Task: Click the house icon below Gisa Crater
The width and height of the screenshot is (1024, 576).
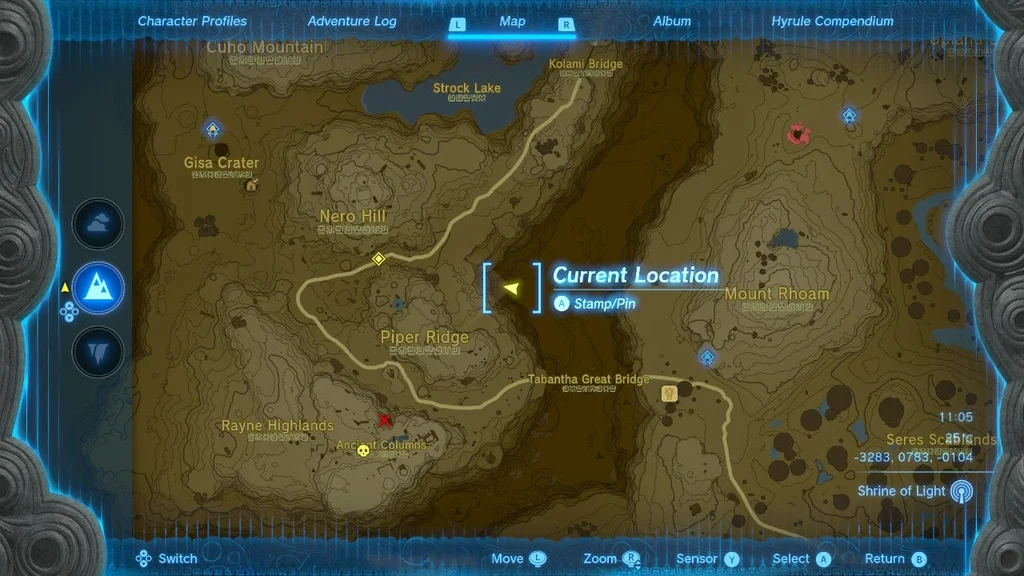Action: [250, 184]
